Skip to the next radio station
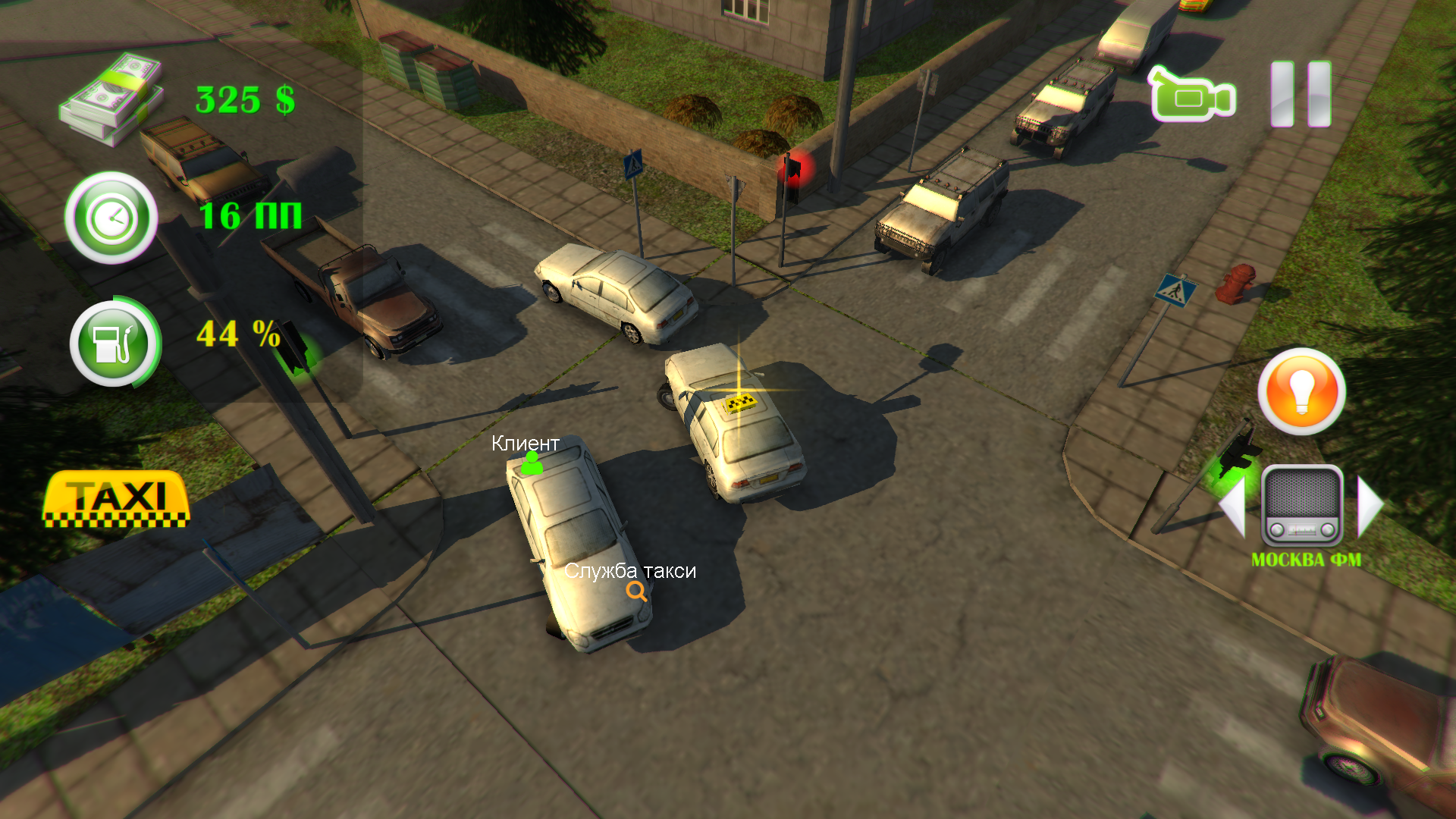The width and height of the screenshot is (1456, 819). click(1370, 506)
